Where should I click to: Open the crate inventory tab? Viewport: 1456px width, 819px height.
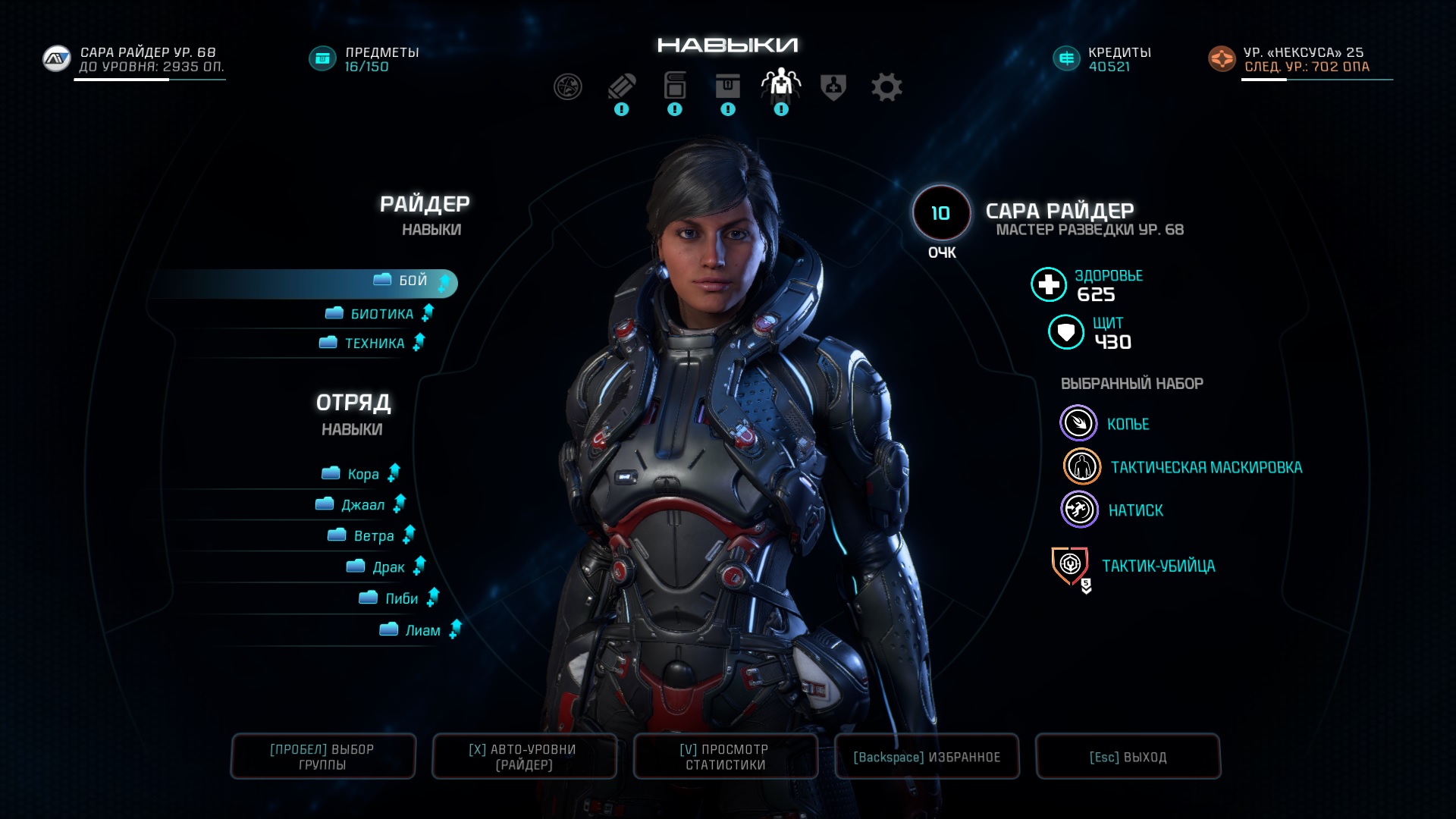pyautogui.click(x=727, y=87)
